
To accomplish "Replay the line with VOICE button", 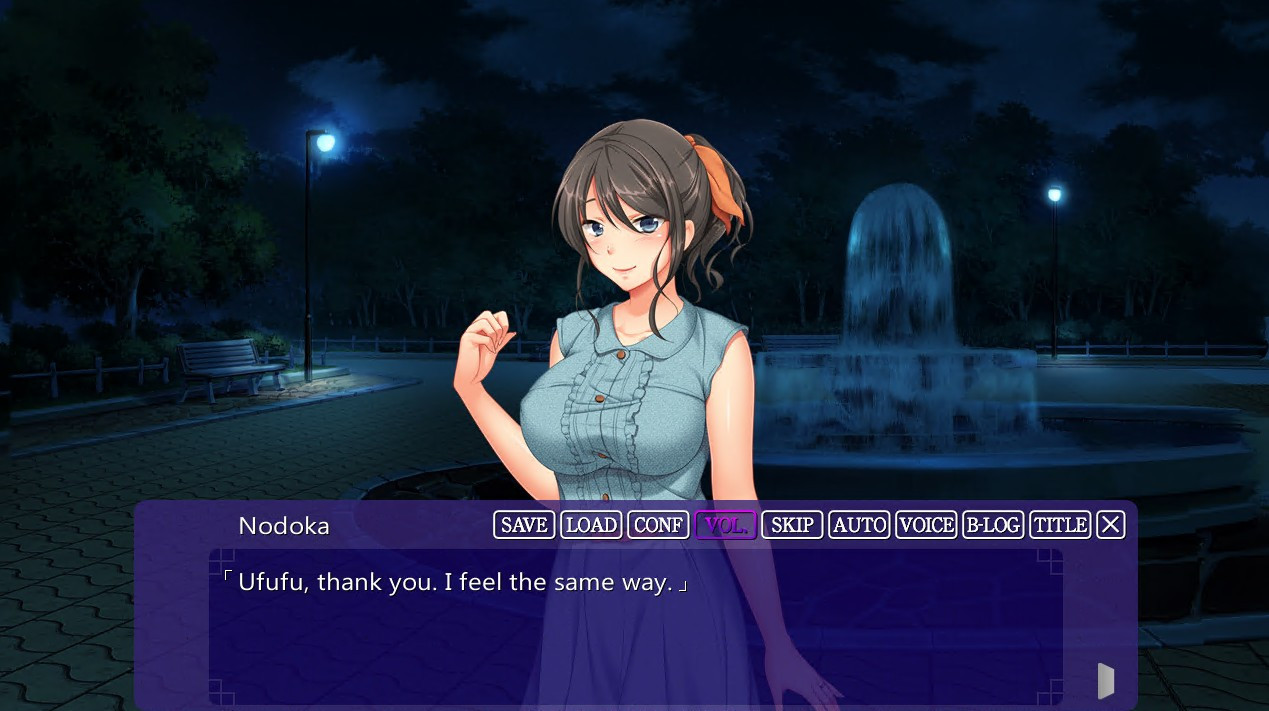I will [x=926, y=525].
